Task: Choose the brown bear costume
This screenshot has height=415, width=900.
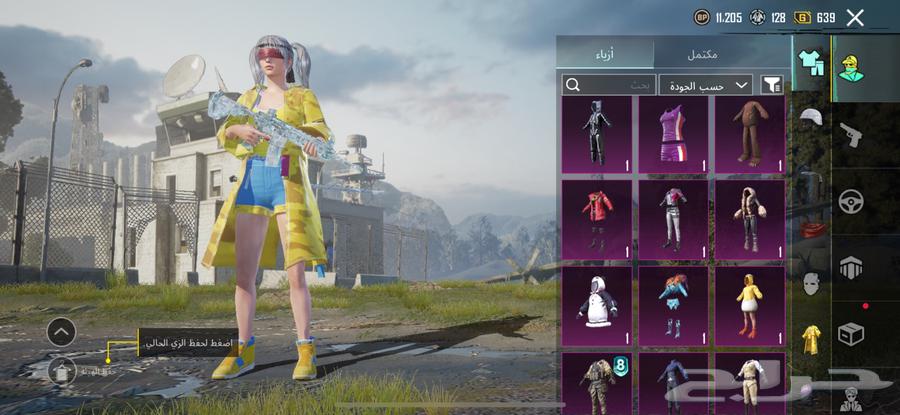Action: click(x=749, y=134)
